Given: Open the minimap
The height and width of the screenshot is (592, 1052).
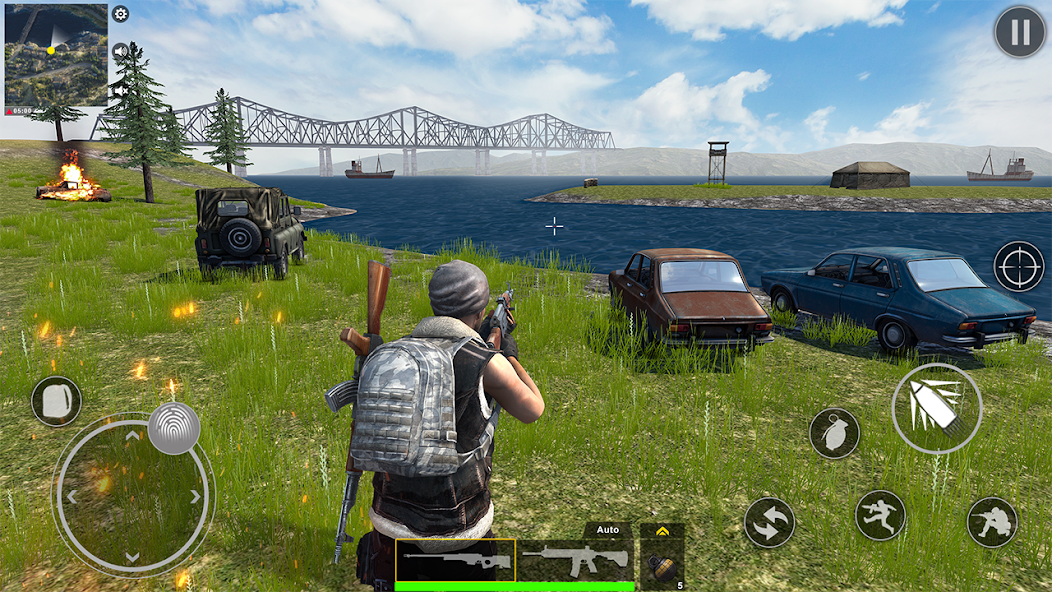Looking at the screenshot, I should coord(56,54).
